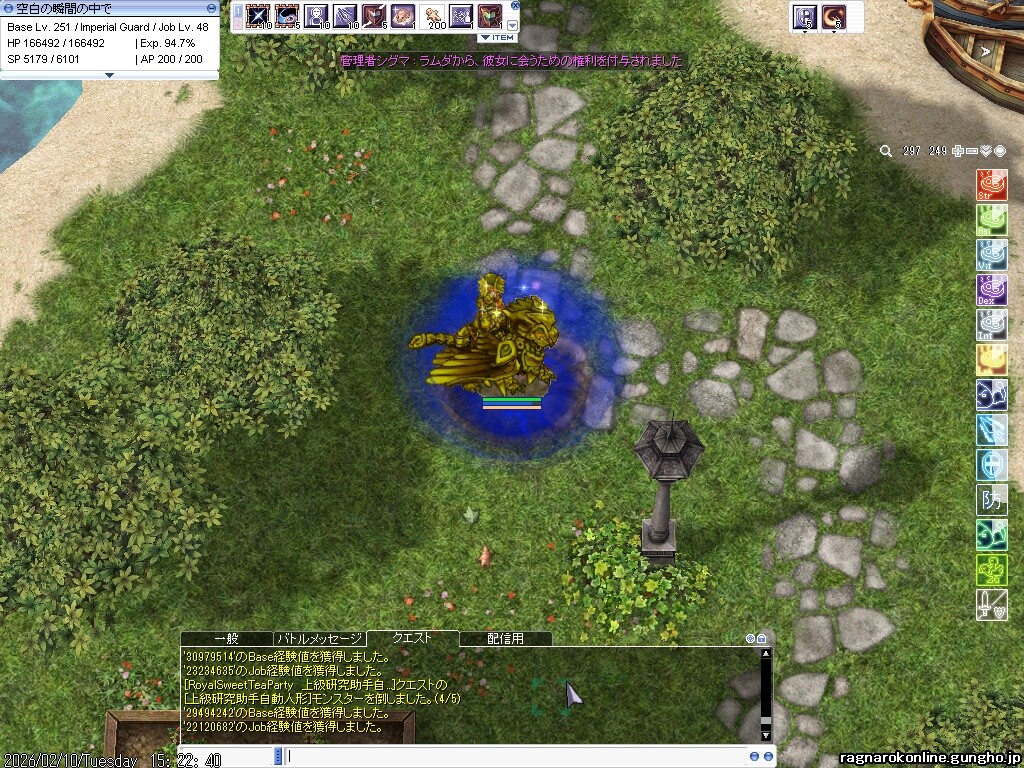Image resolution: width=1024 pixels, height=768 pixels.
Task: Use the gingerbread cookie item slot
Action: pos(432,16)
